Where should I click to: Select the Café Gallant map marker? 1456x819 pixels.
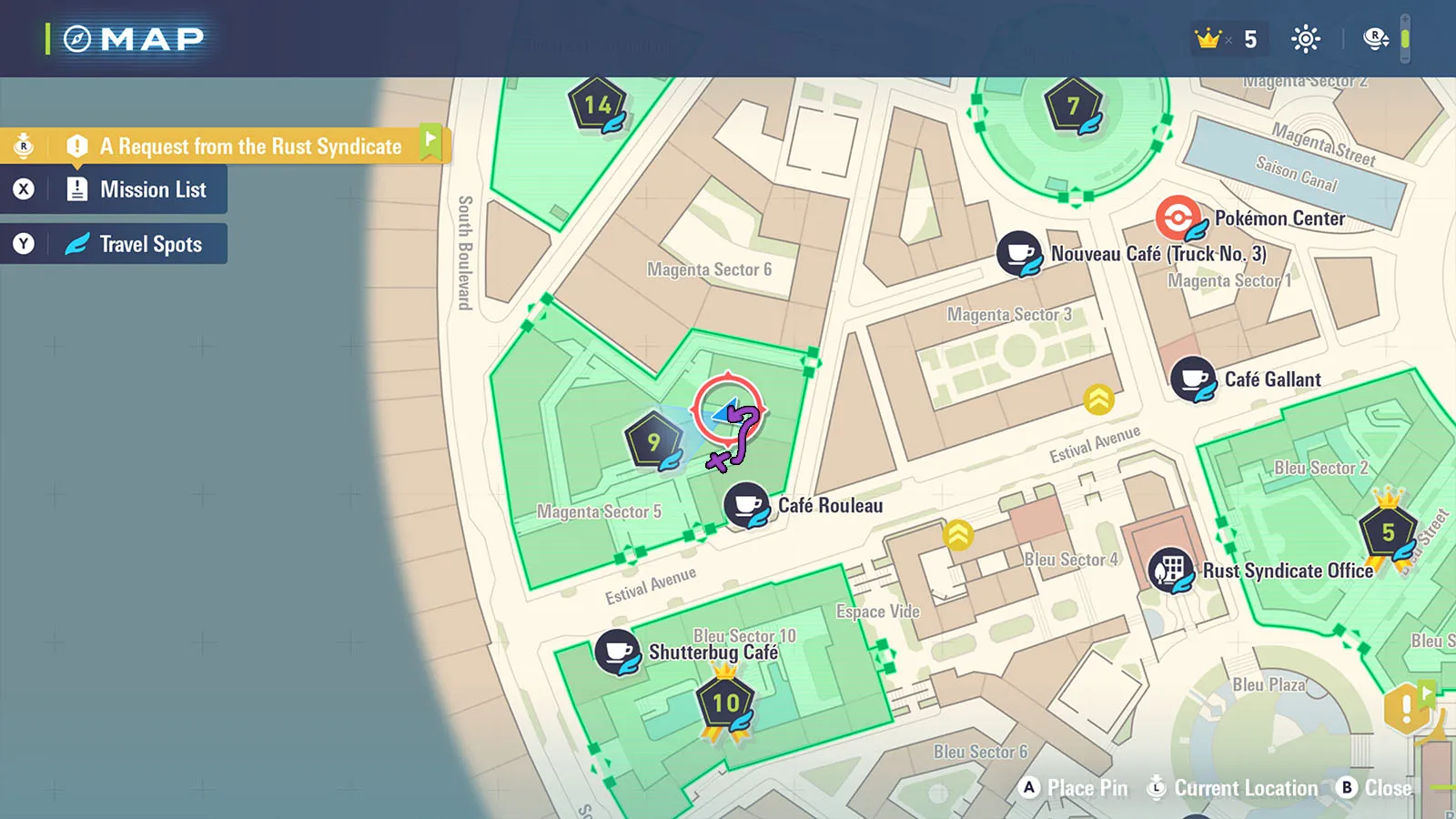pos(1193,379)
